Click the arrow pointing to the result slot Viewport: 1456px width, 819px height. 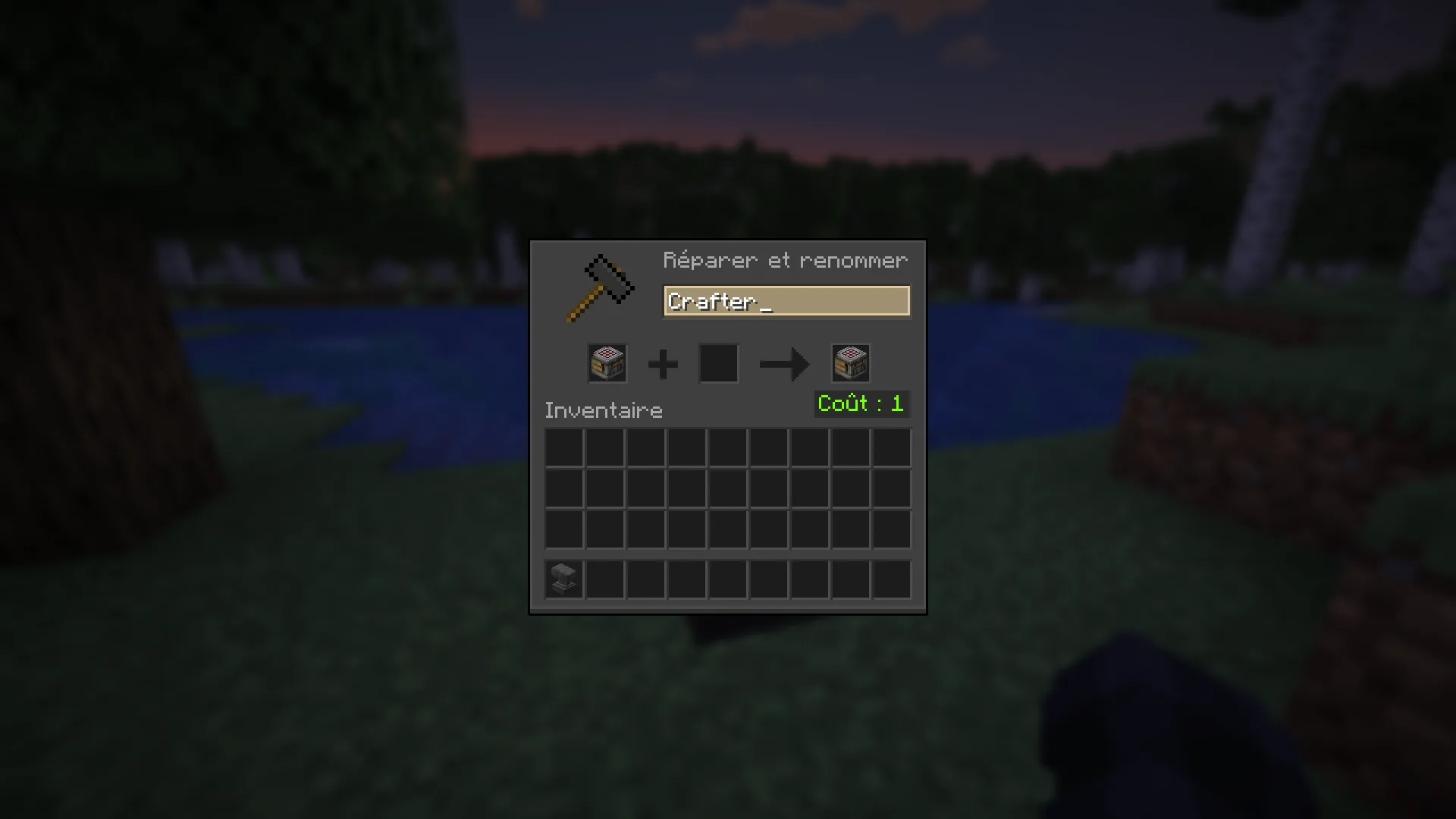[x=783, y=364]
